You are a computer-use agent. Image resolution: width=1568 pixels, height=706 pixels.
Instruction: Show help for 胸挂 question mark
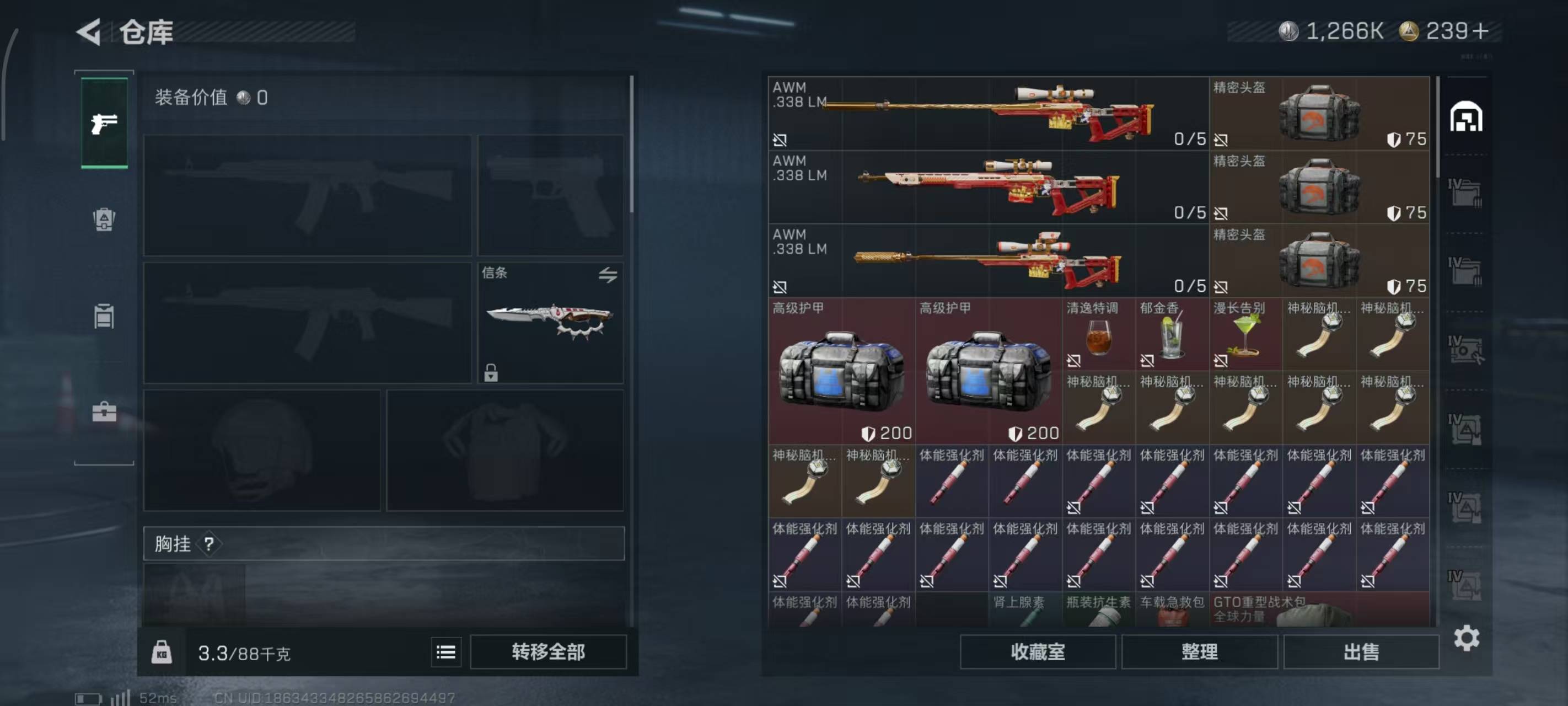coord(209,544)
